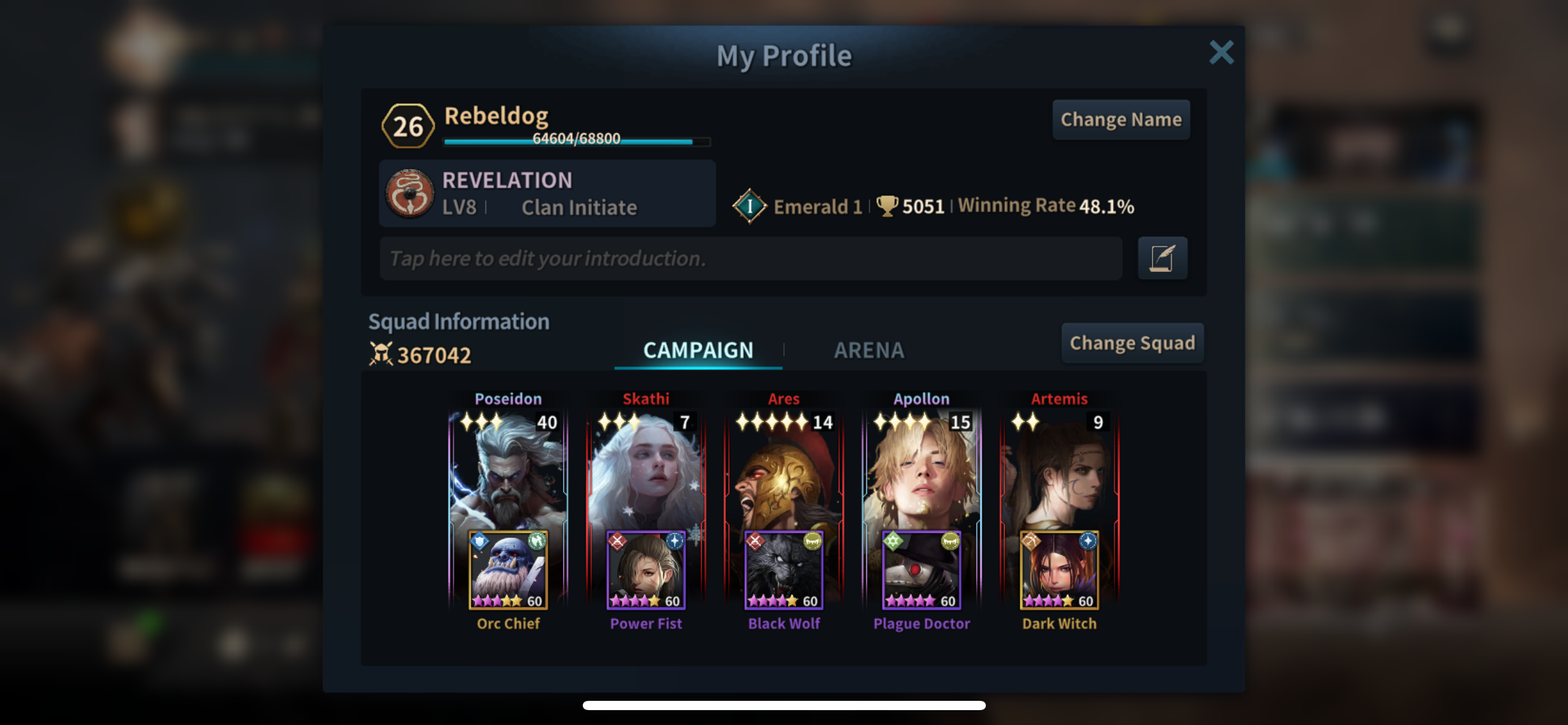Close the My Profile window
Image resolution: width=1568 pixels, height=725 pixels.
(1221, 53)
